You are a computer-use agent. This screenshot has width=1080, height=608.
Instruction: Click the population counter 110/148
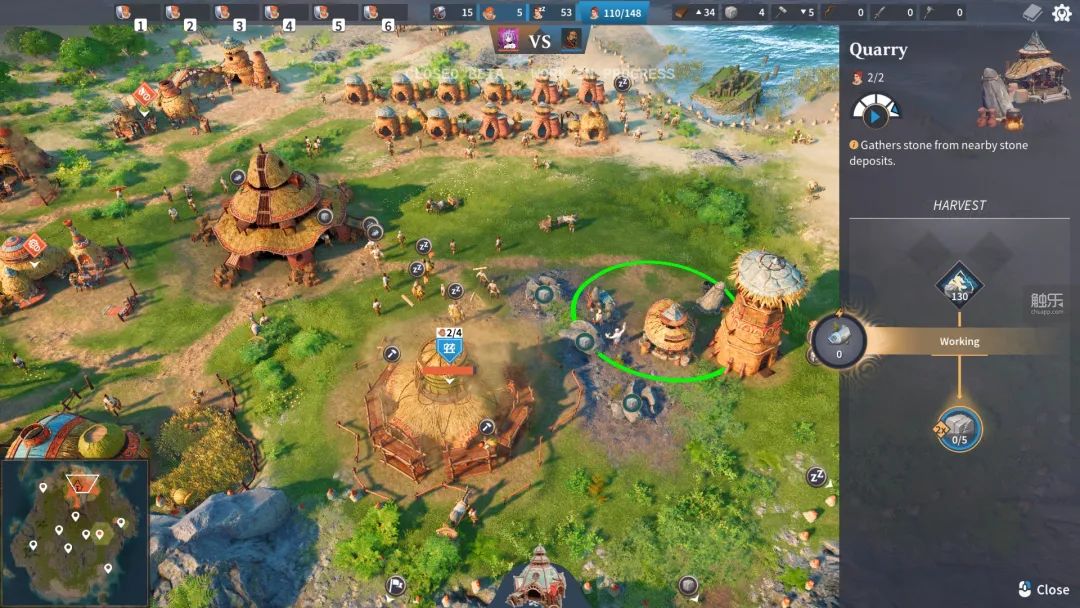pyautogui.click(x=612, y=13)
